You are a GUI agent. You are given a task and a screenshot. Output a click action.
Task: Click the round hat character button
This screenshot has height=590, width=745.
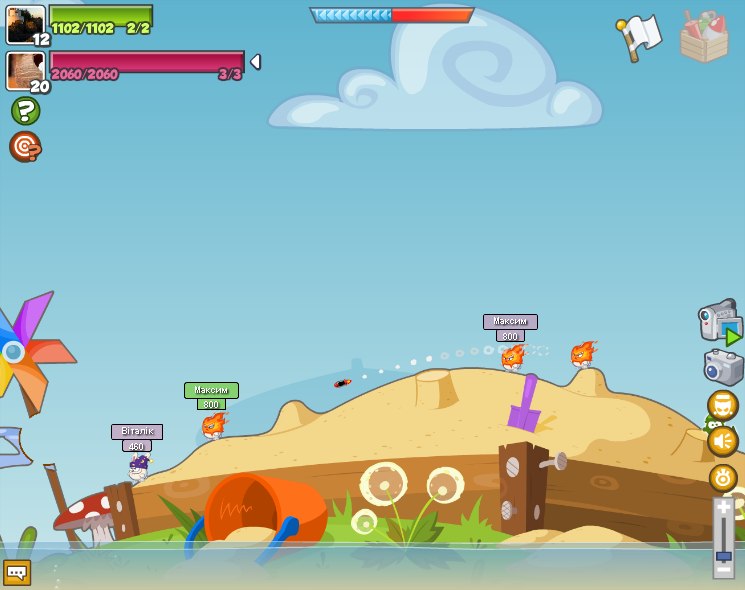click(x=722, y=405)
